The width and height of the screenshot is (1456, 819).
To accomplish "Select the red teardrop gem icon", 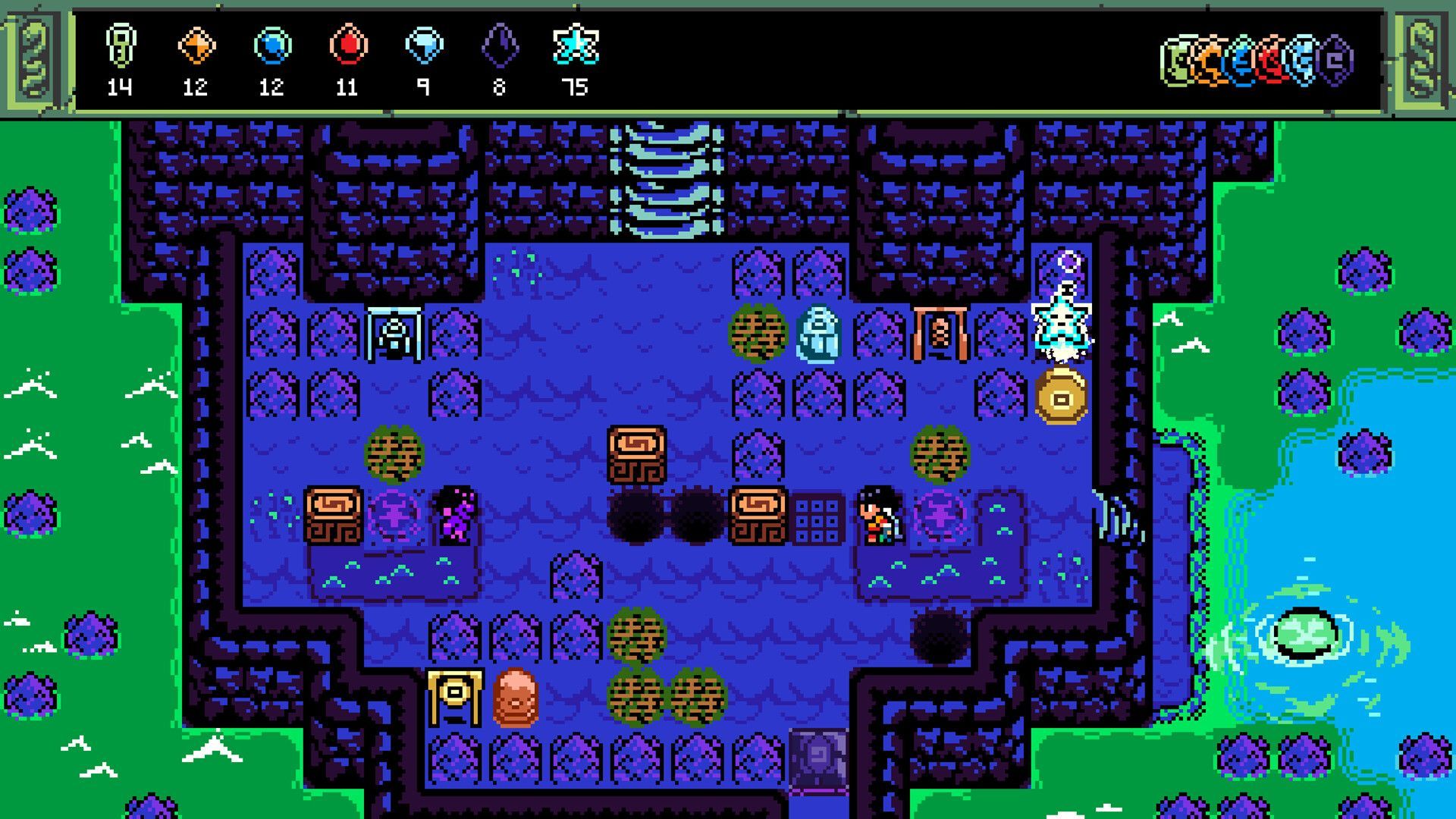I will (348, 45).
